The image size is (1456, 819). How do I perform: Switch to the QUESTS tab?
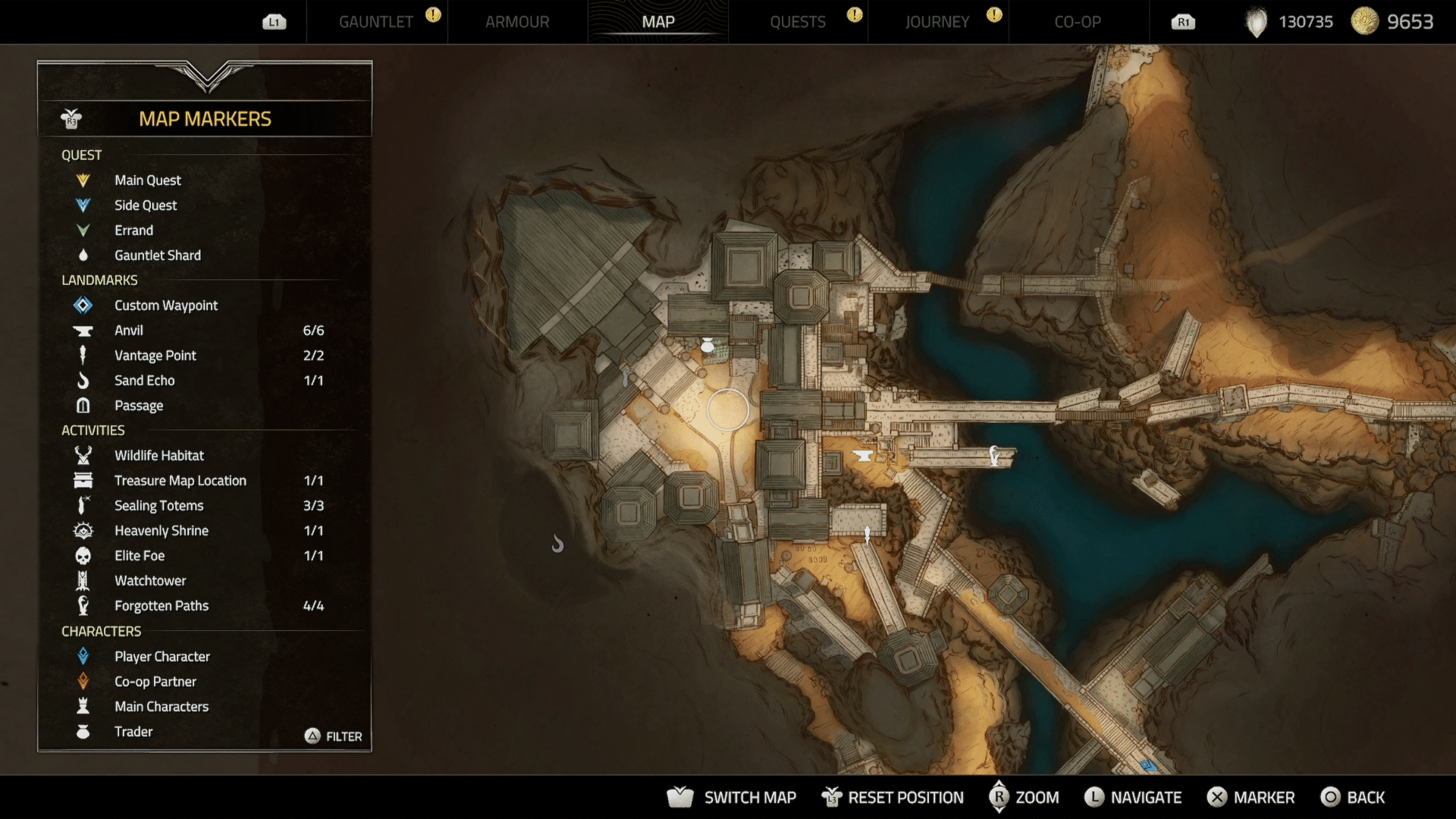(x=798, y=22)
